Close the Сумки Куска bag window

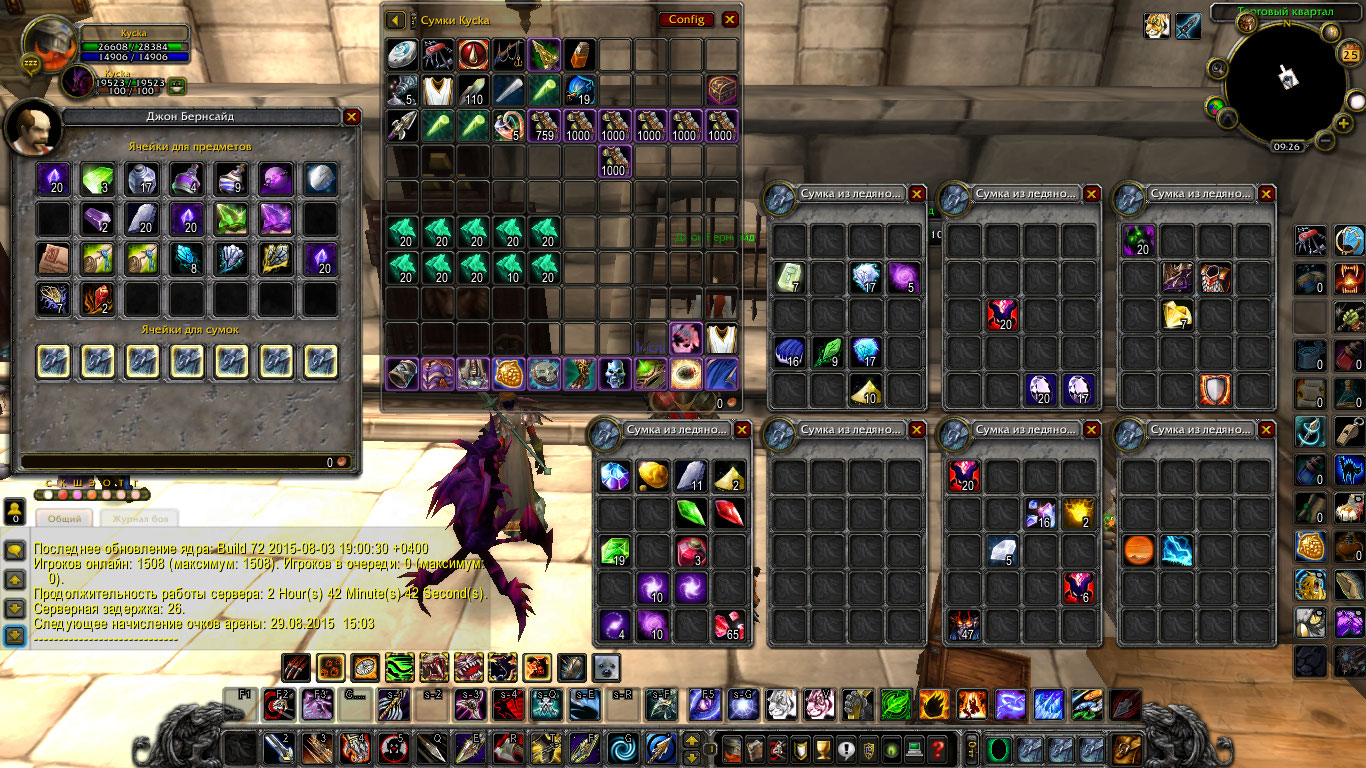click(730, 20)
